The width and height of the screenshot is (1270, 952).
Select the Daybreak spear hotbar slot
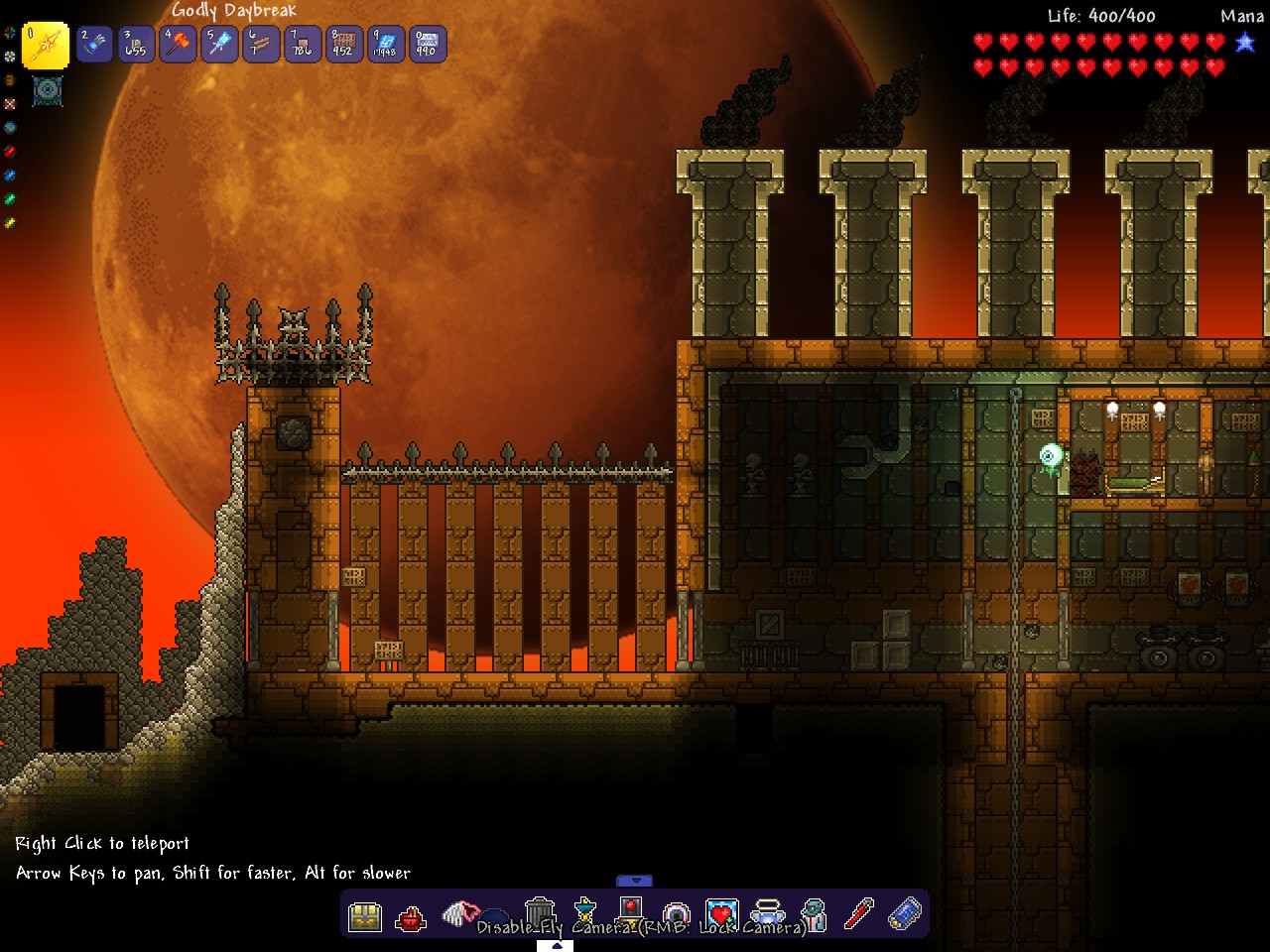point(46,45)
